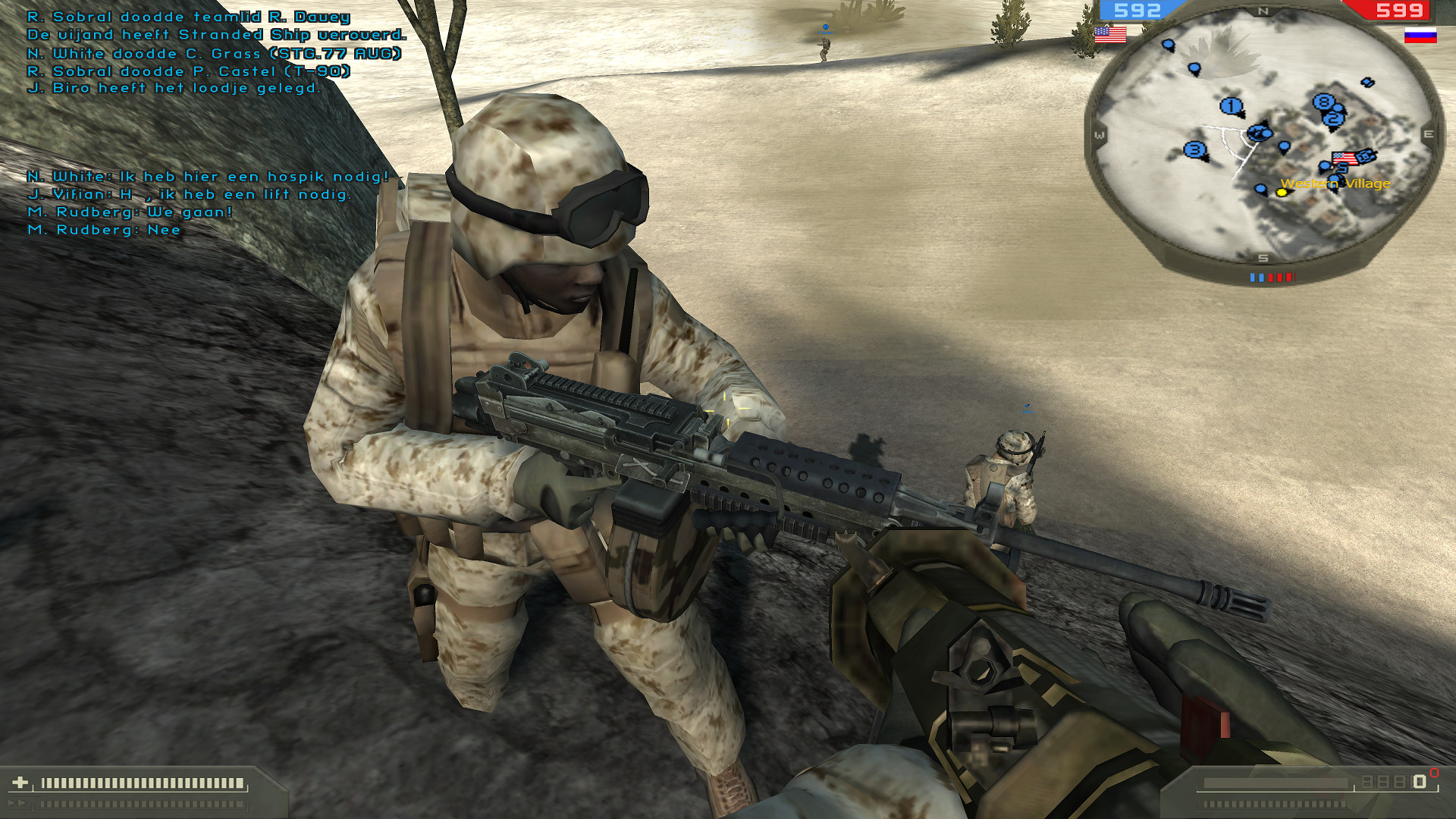The height and width of the screenshot is (819, 1456).
Task: Select squad marker 3 on the minimap
Action: 1196,150
